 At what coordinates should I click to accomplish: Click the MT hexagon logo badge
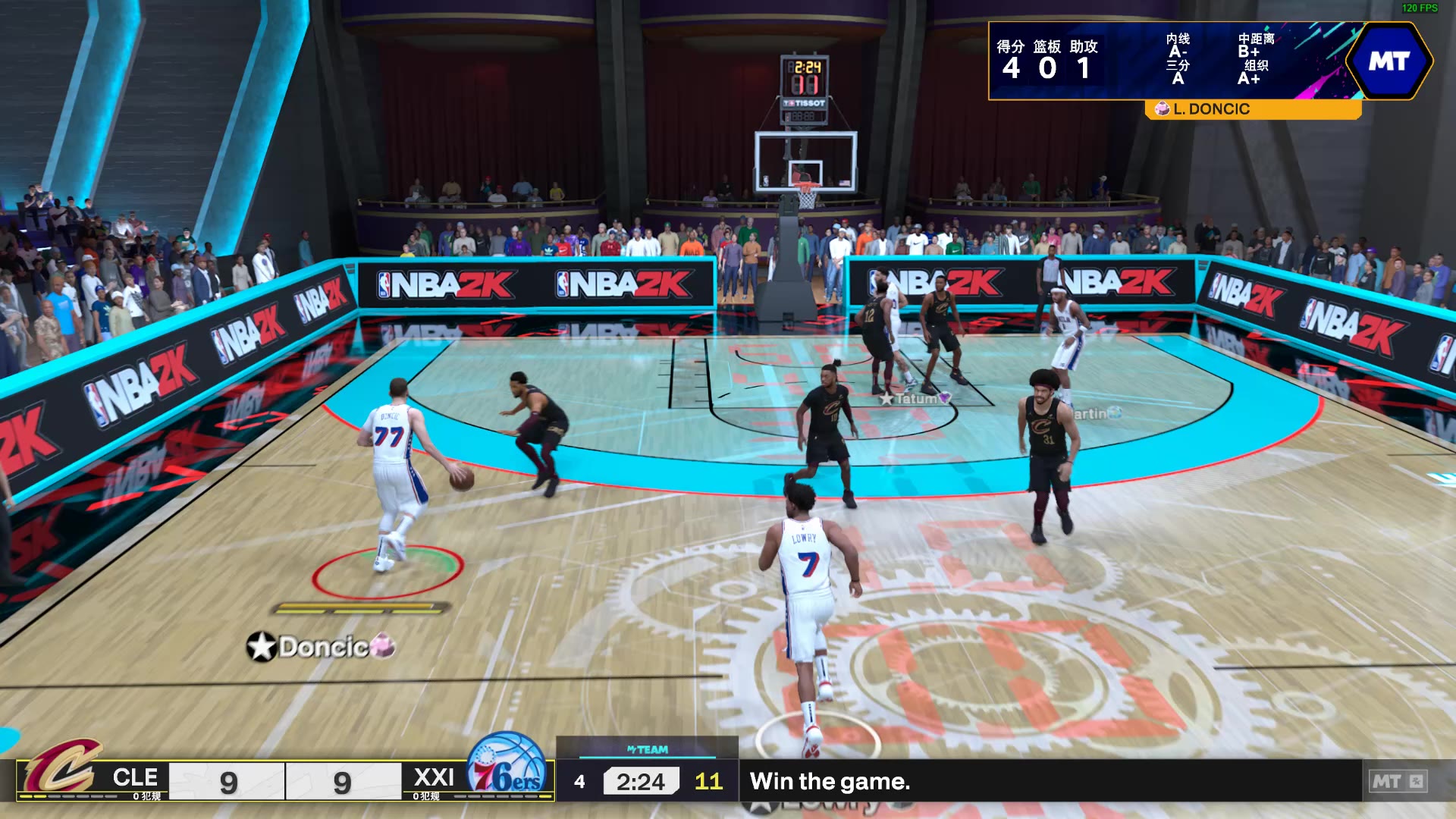[1389, 61]
